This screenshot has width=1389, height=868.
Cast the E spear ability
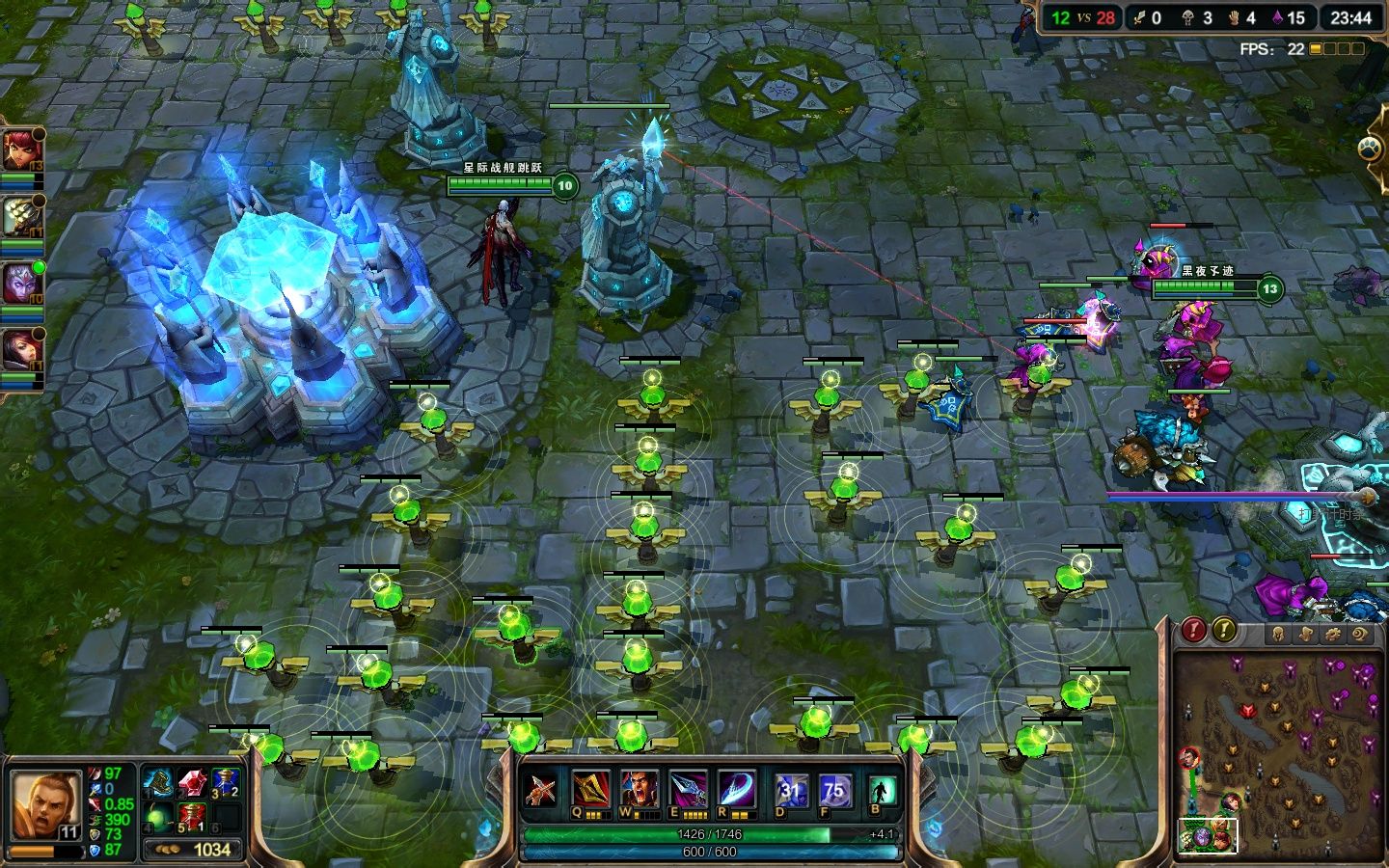pos(688,790)
